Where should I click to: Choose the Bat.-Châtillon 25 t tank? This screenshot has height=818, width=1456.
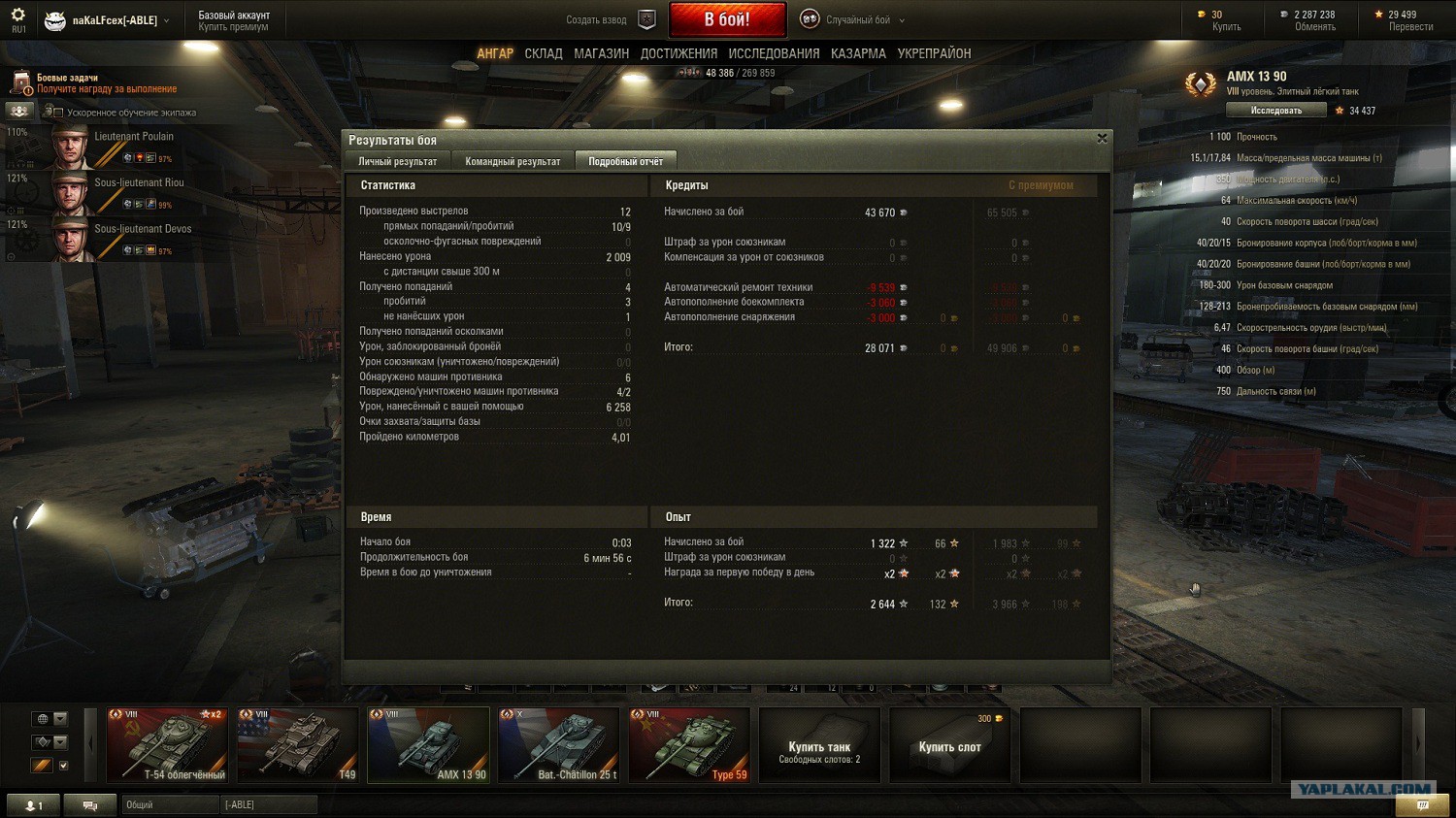coord(559,744)
